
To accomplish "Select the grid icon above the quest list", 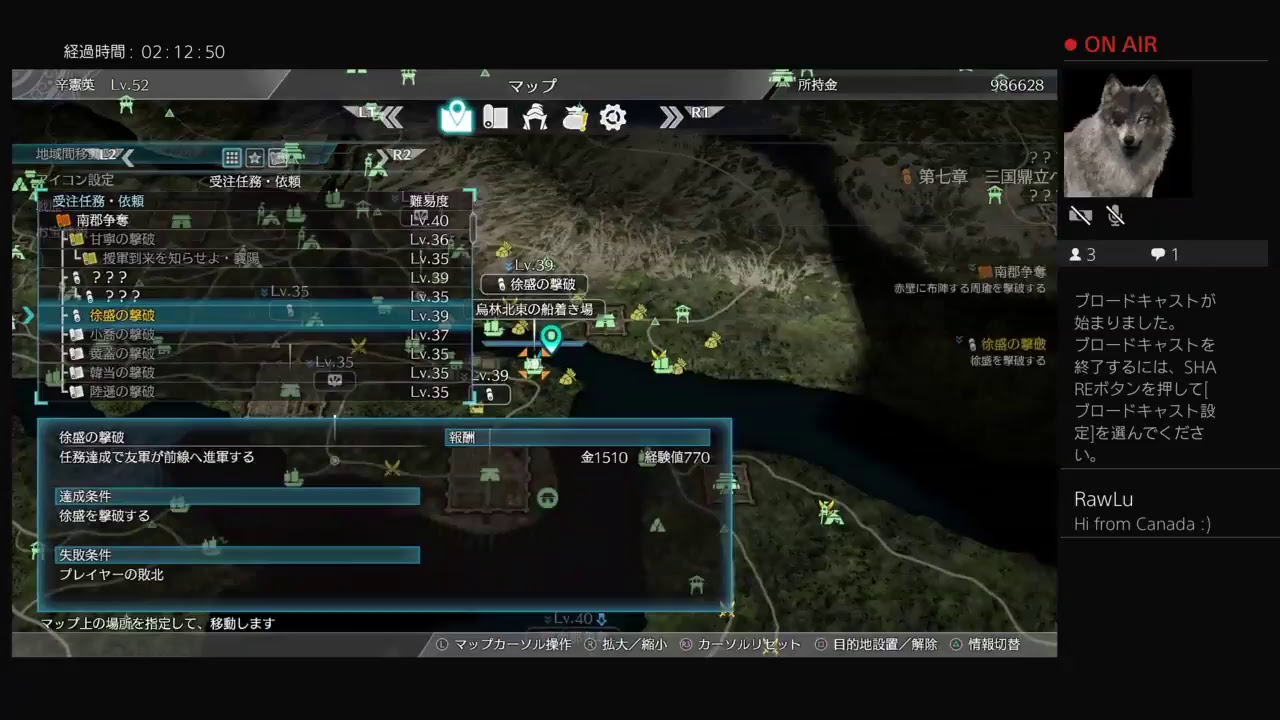I will (231, 157).
